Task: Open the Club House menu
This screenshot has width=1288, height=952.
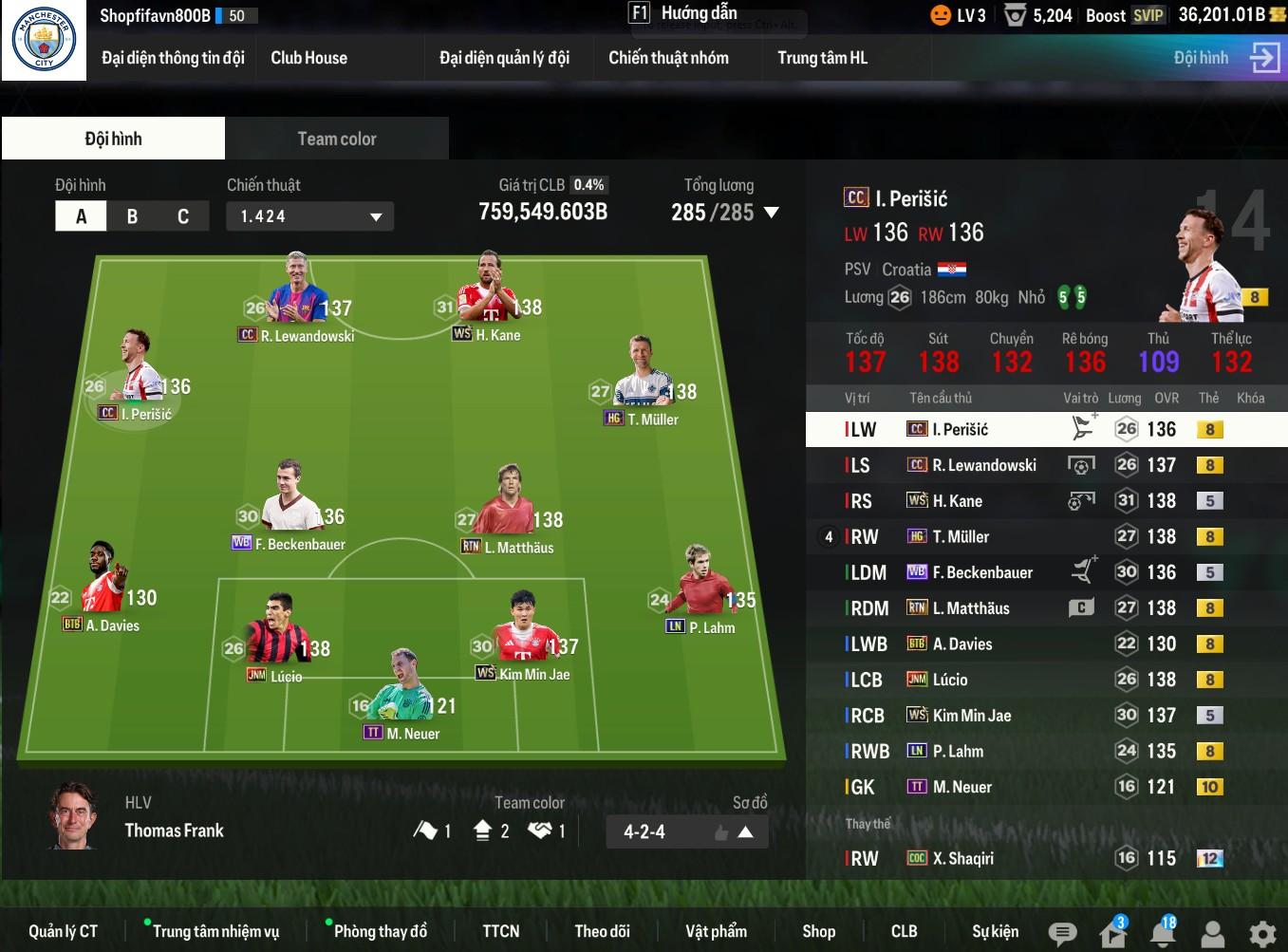Action: (308, 58)
